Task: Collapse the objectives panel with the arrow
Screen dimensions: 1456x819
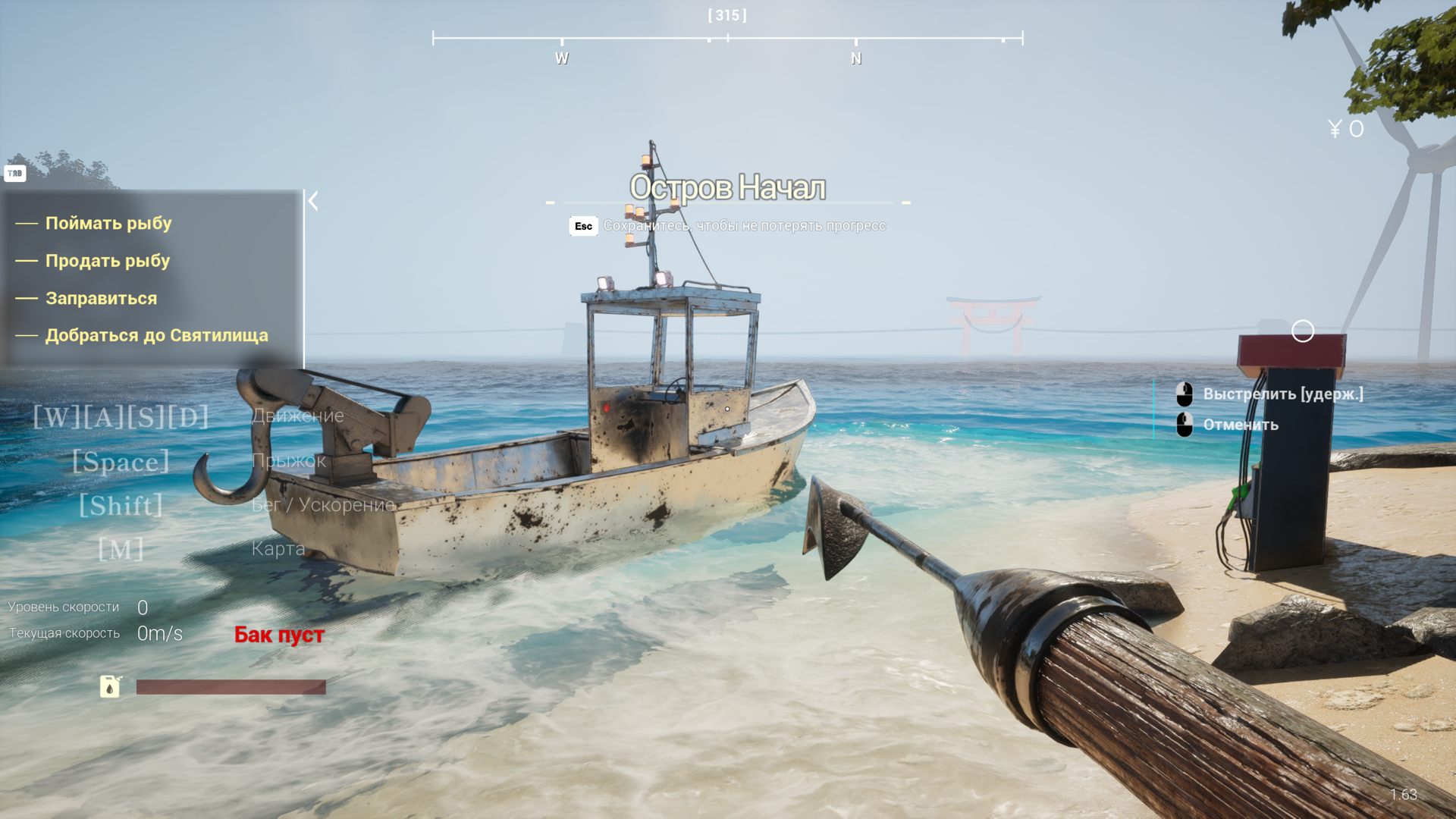Action: pyautogui.click(x=313, y=201)
